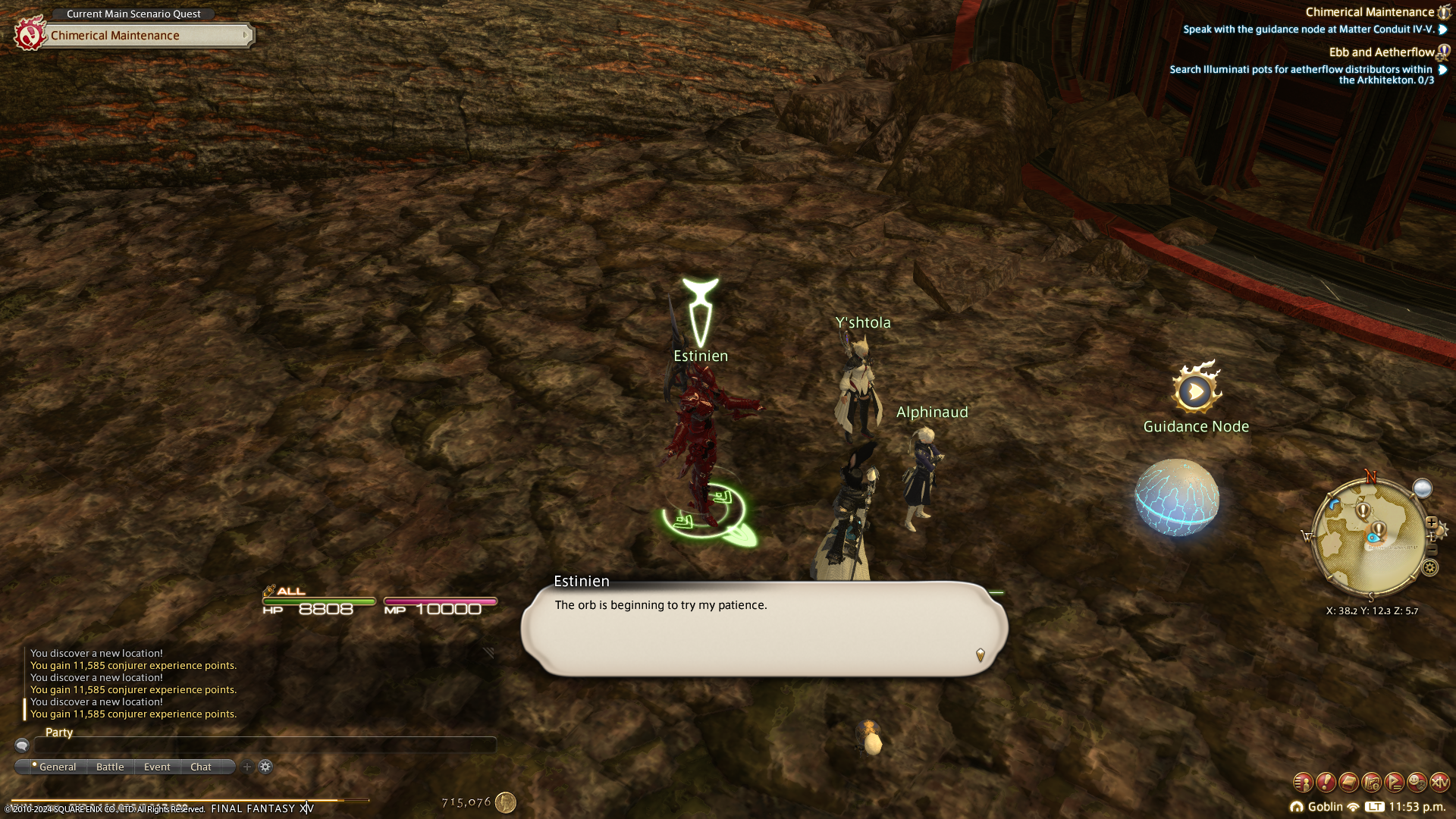Open the Duty exclamation mark menu
This screenshot has width=1456, height=819.
[x=1326, y=782]
